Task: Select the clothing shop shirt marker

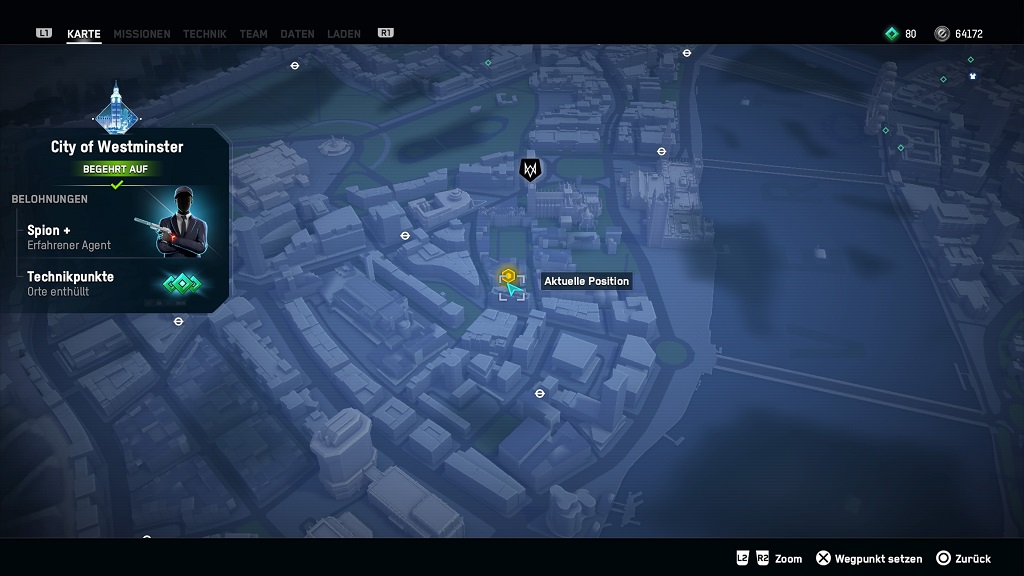Action: (972, 76)
